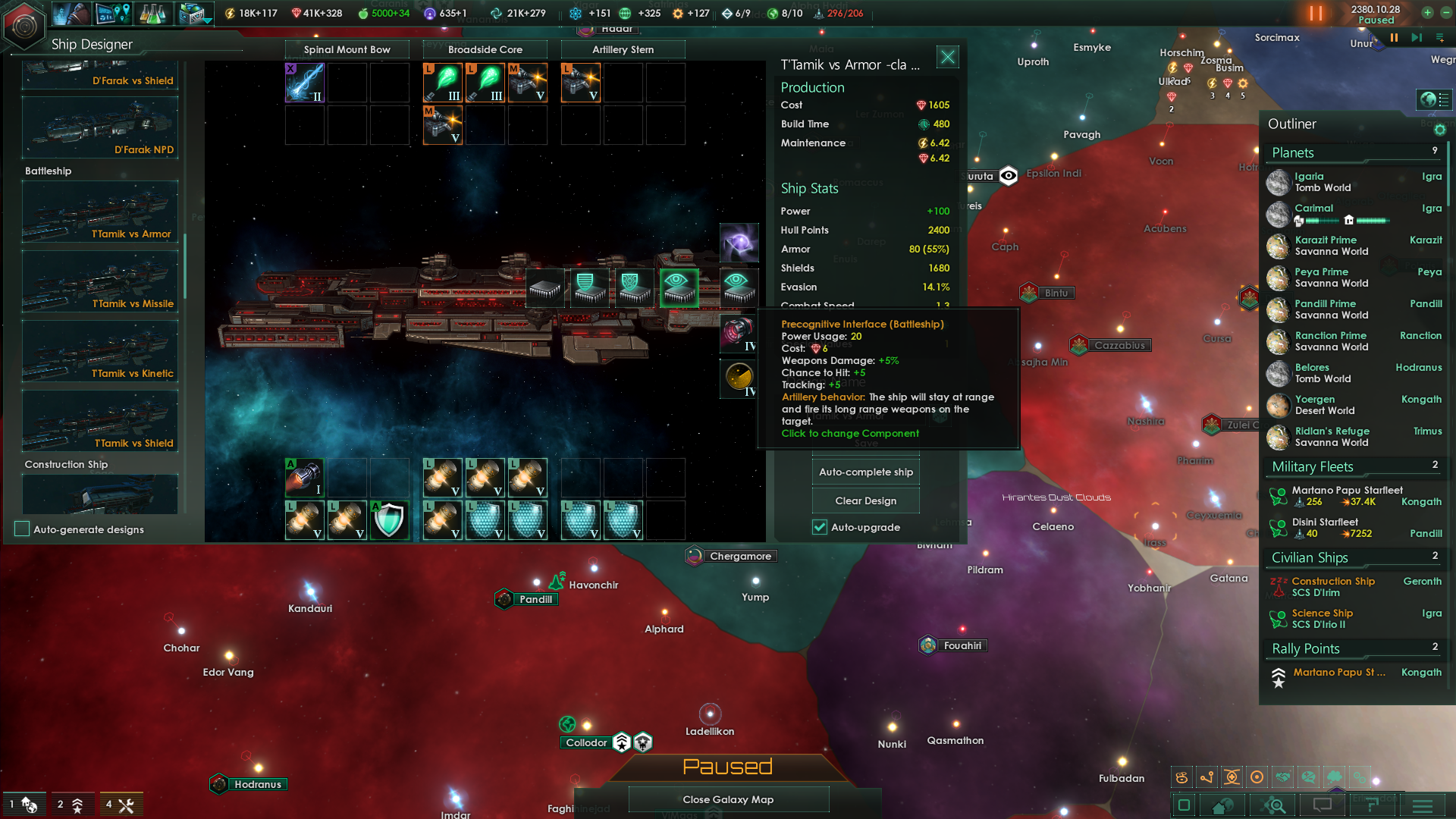Change the Spinal Mount Bow section
1456x819 pixels.
(x=347, y=49)
